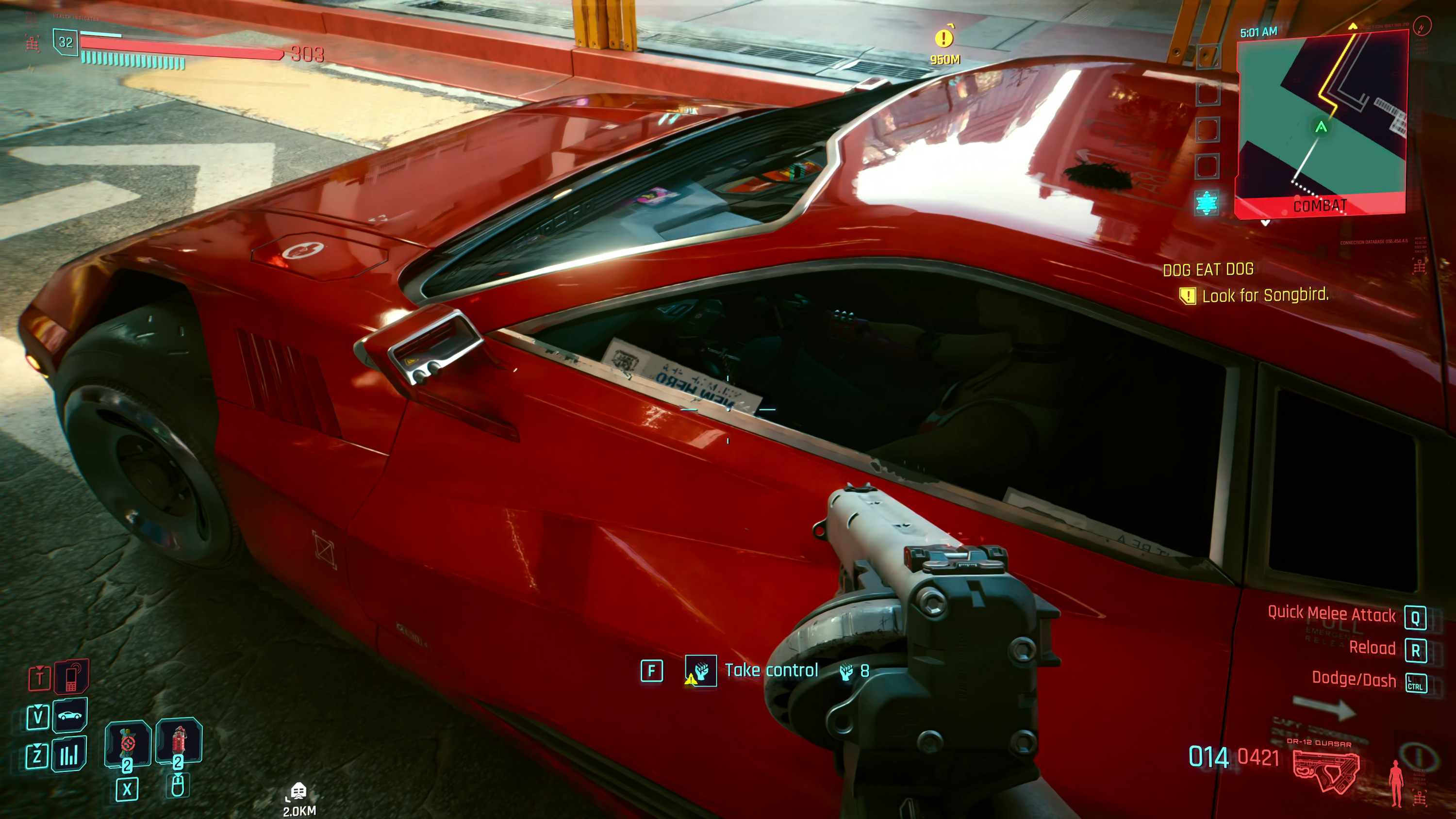Image resolution: width=1456 pixels, height=819 pixels.
Task: Open the vehicle summon car icon
Action: click(69, 716)
